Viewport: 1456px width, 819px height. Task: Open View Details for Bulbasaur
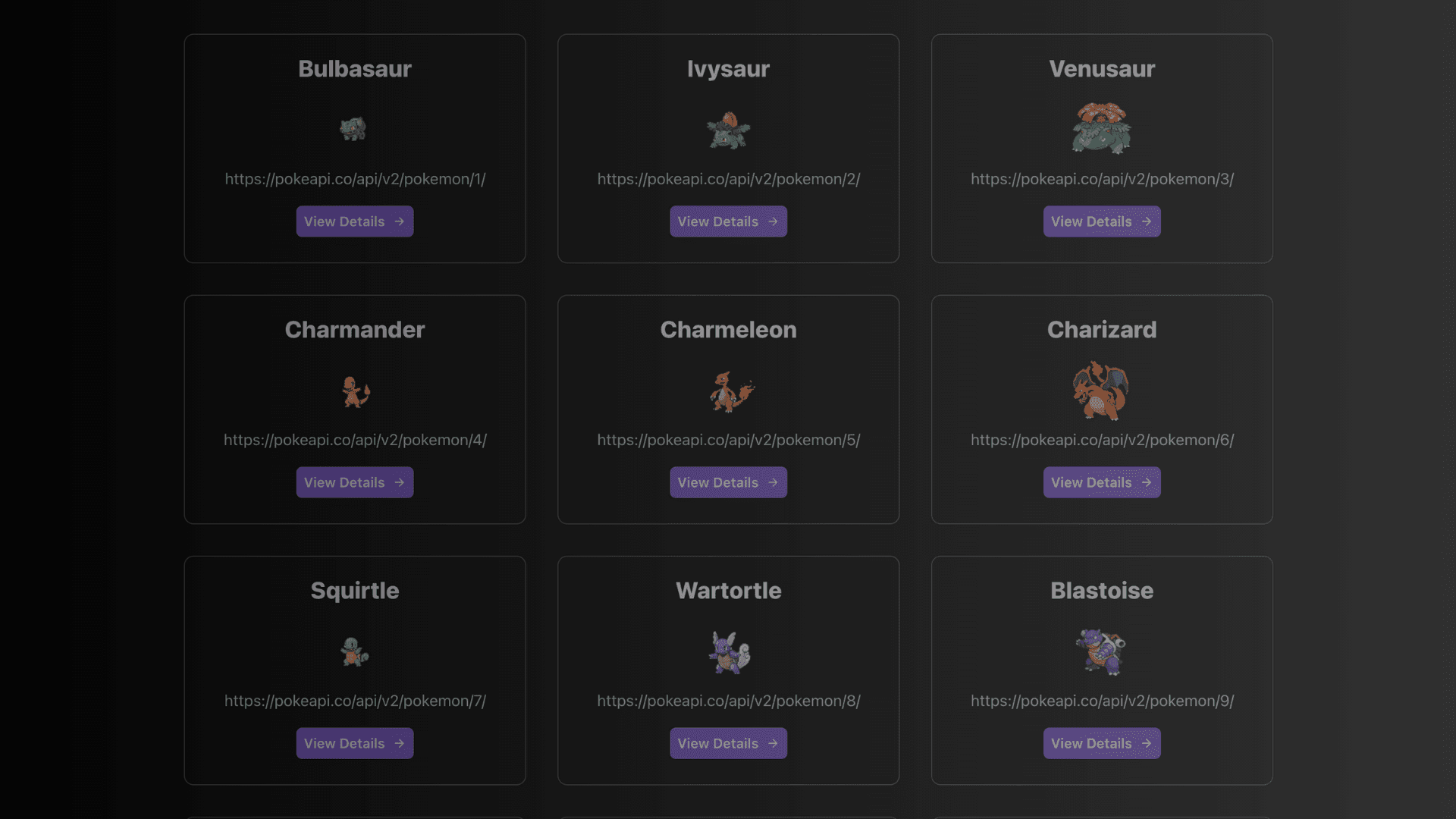tap(355, 221)
